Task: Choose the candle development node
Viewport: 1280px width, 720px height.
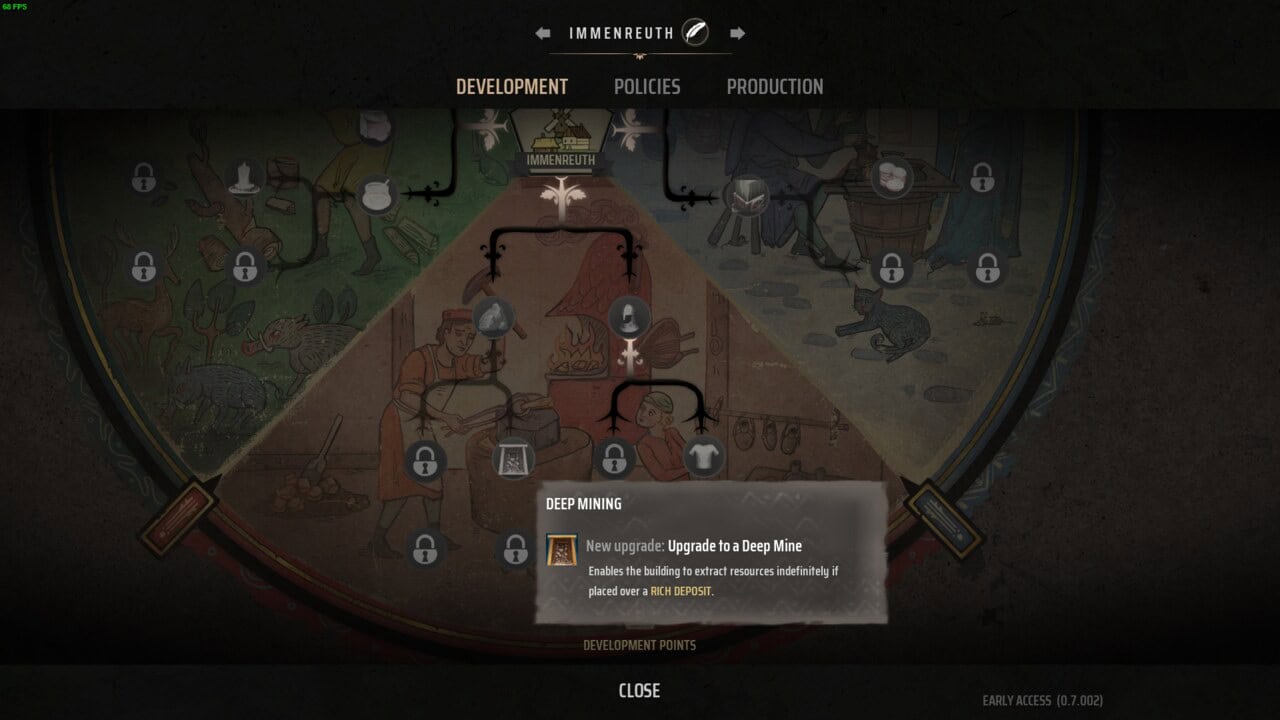Action: pyautogui.click(x=244, y=178)
